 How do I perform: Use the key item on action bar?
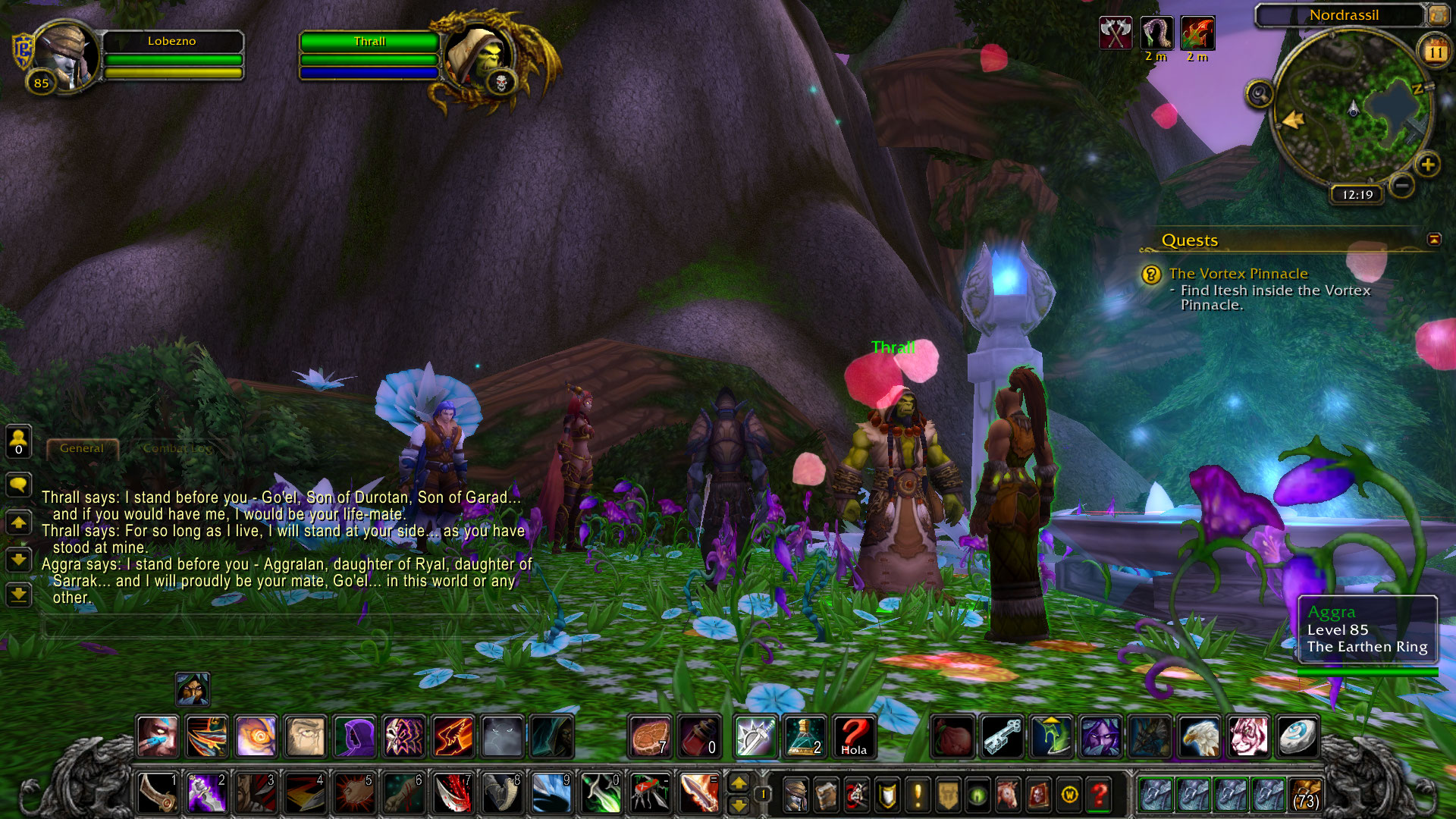click(x=1003, y=736)
